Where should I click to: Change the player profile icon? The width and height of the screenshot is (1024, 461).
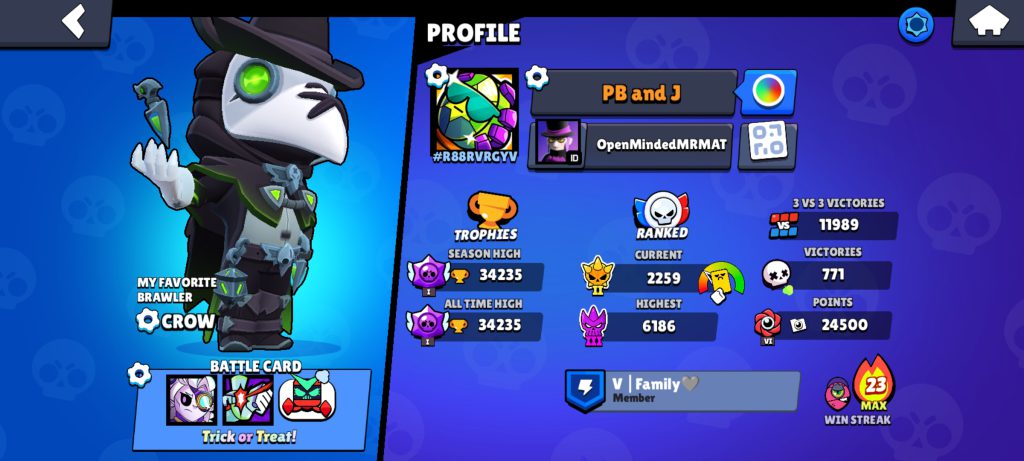pyautogui.click(x=475, y=110)
